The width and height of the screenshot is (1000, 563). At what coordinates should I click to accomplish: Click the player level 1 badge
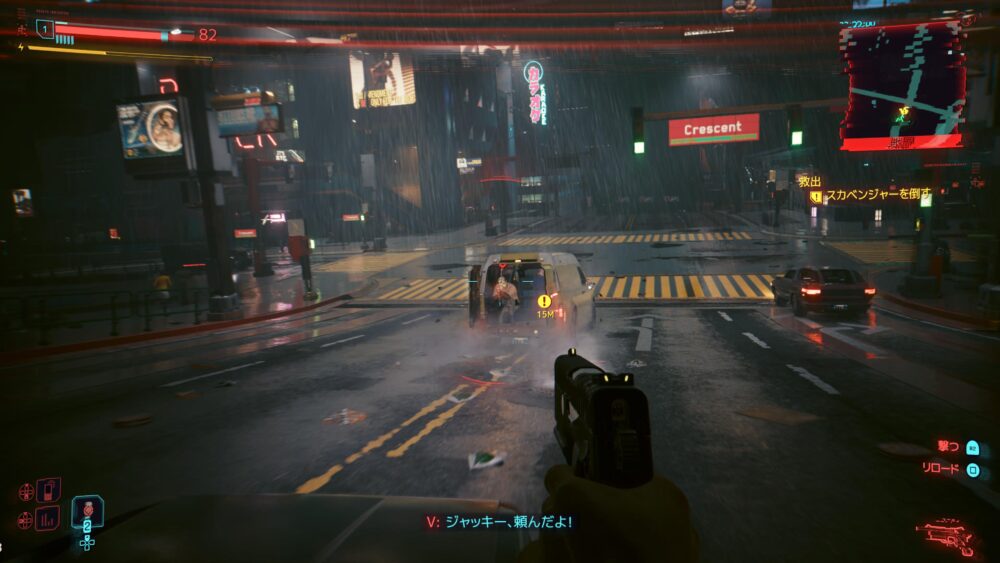pyautogui.click(x=45, y=29)
